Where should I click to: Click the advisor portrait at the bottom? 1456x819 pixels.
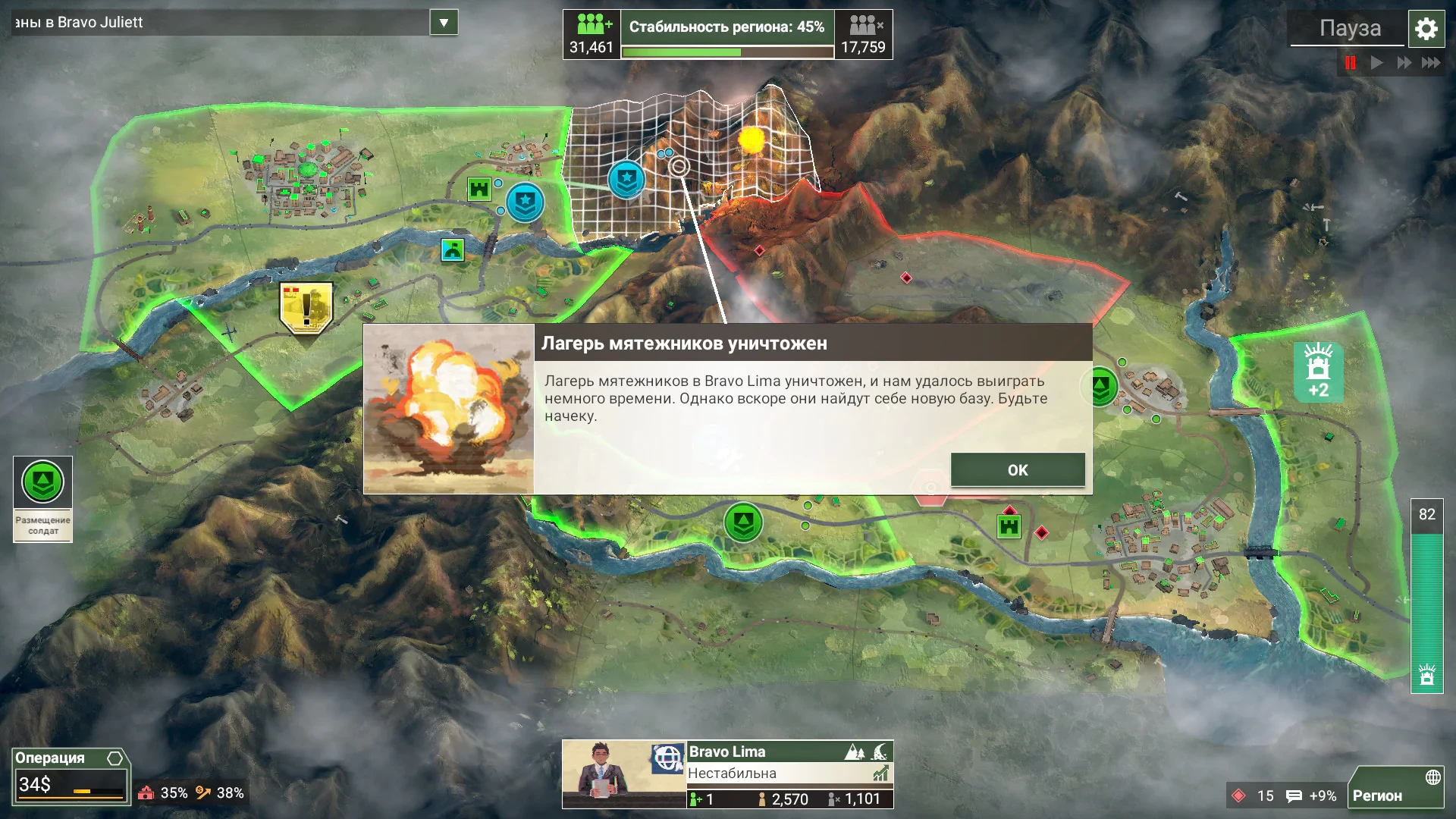pyautogui.click(x=603, y=773)
